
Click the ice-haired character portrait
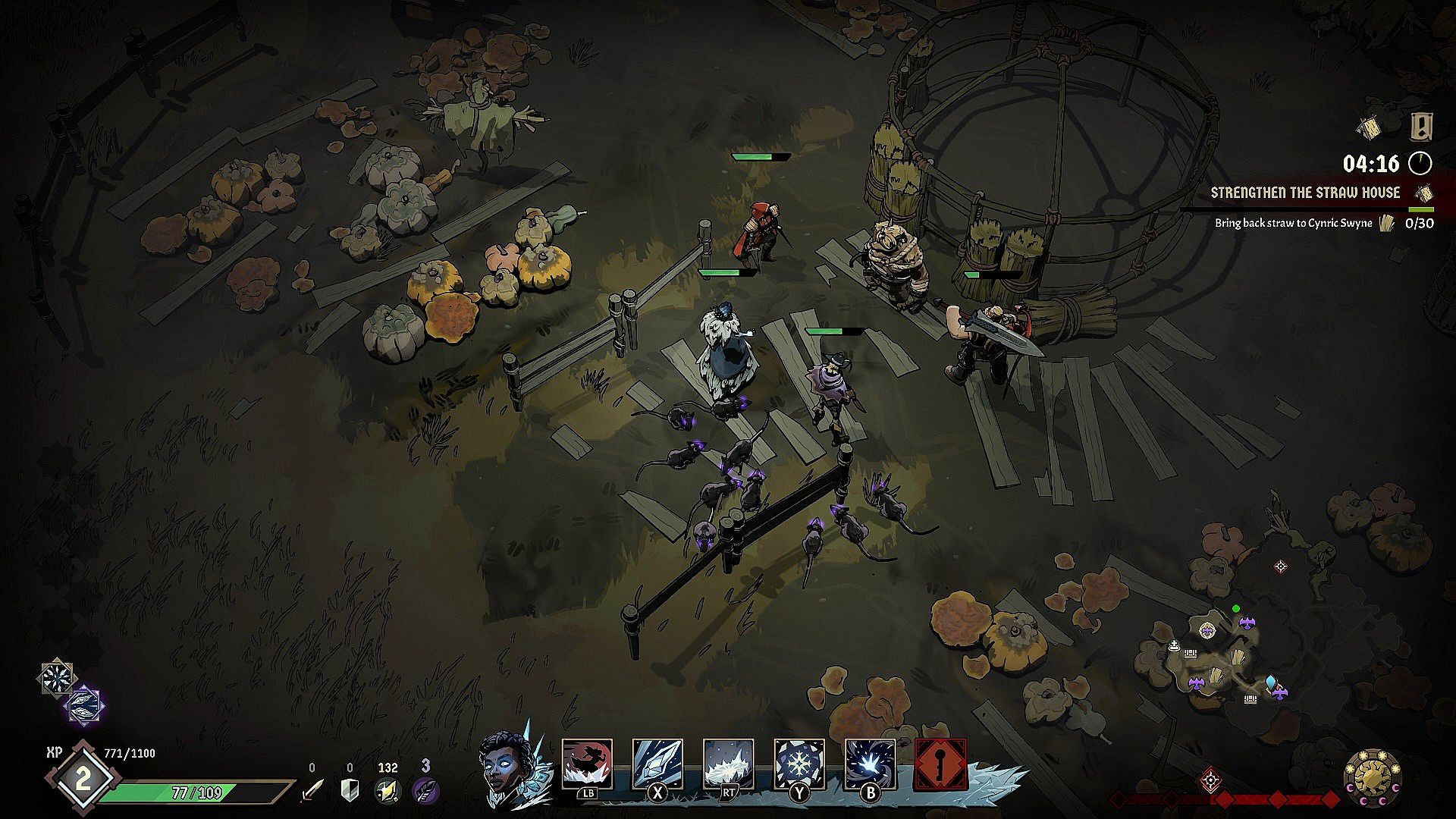(x=507, y=768)
